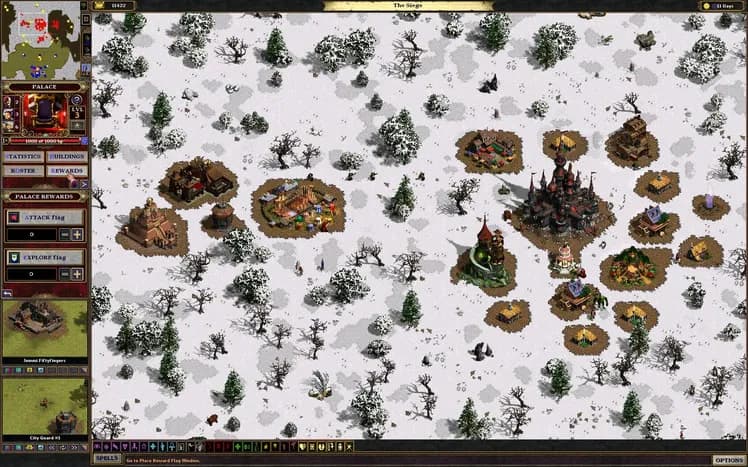Click the back arrow below the flag rewards
This screenshot has width=748, height=467.
tap(7, 293)
